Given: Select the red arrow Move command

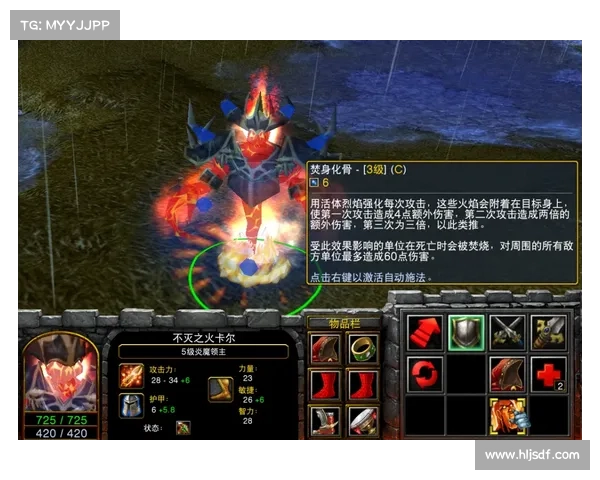Looking at the screenshot, I should coord(425,331).
